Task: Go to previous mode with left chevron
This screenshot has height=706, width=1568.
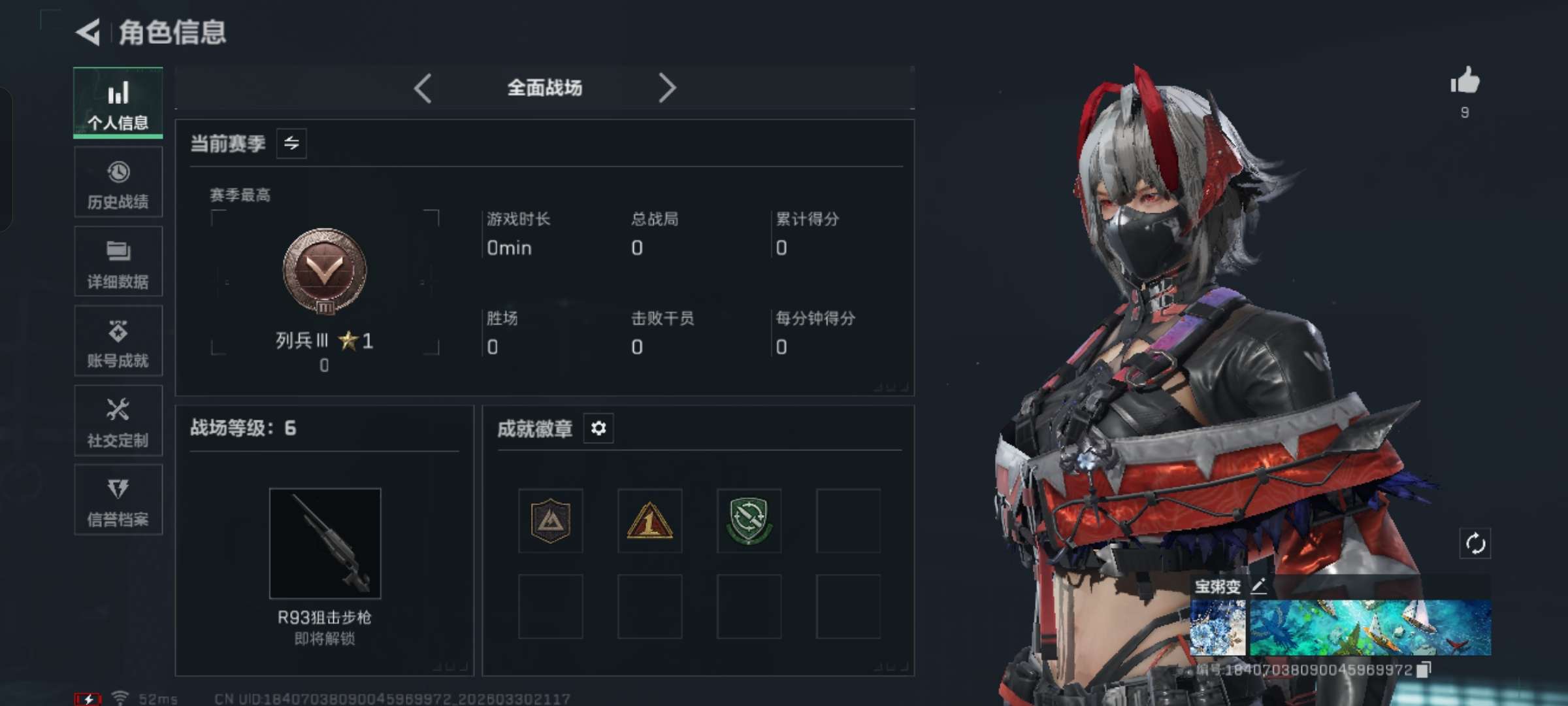Action: click(x=423, y=88)
